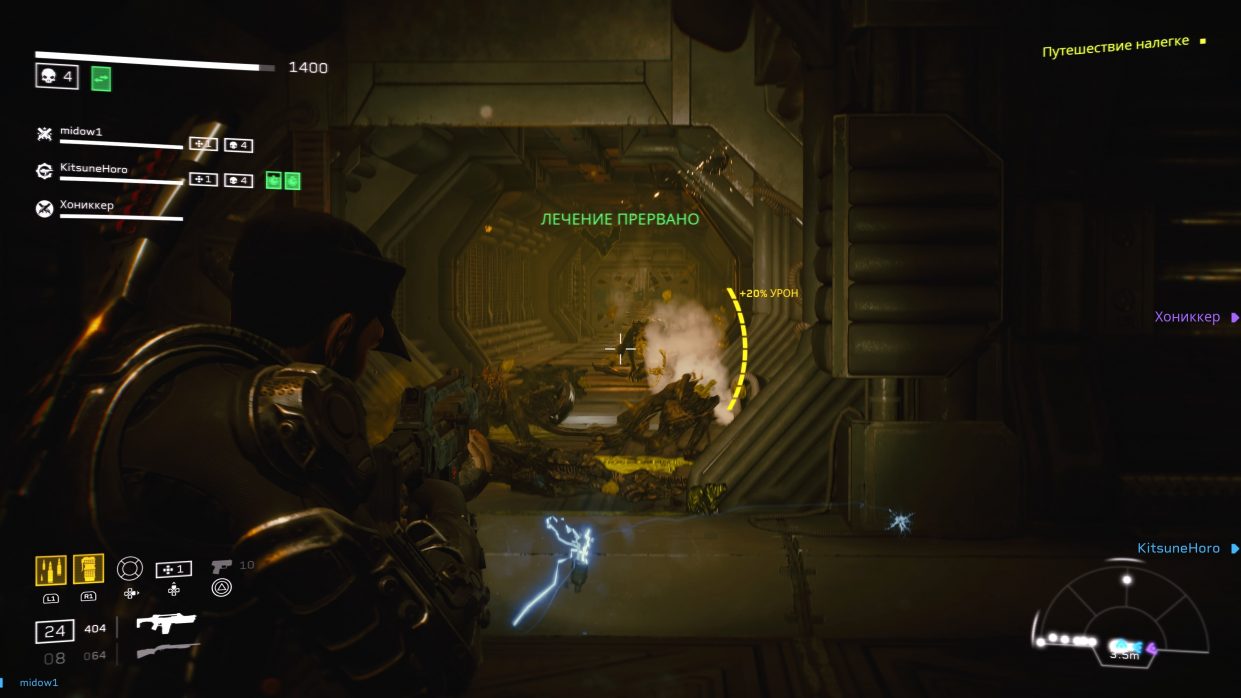
Task: Use the circular ring consumable icon
Action: (130, 568)
